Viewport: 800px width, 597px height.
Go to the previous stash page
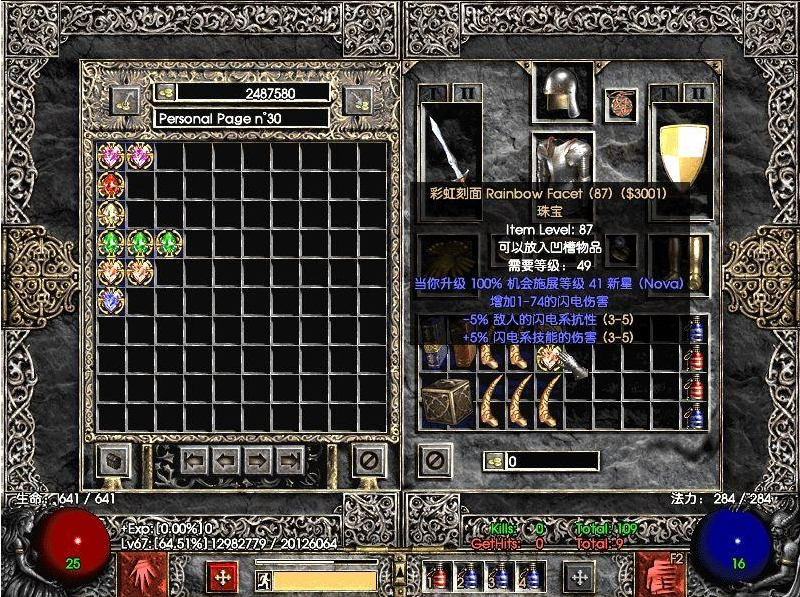pos(224,461)
